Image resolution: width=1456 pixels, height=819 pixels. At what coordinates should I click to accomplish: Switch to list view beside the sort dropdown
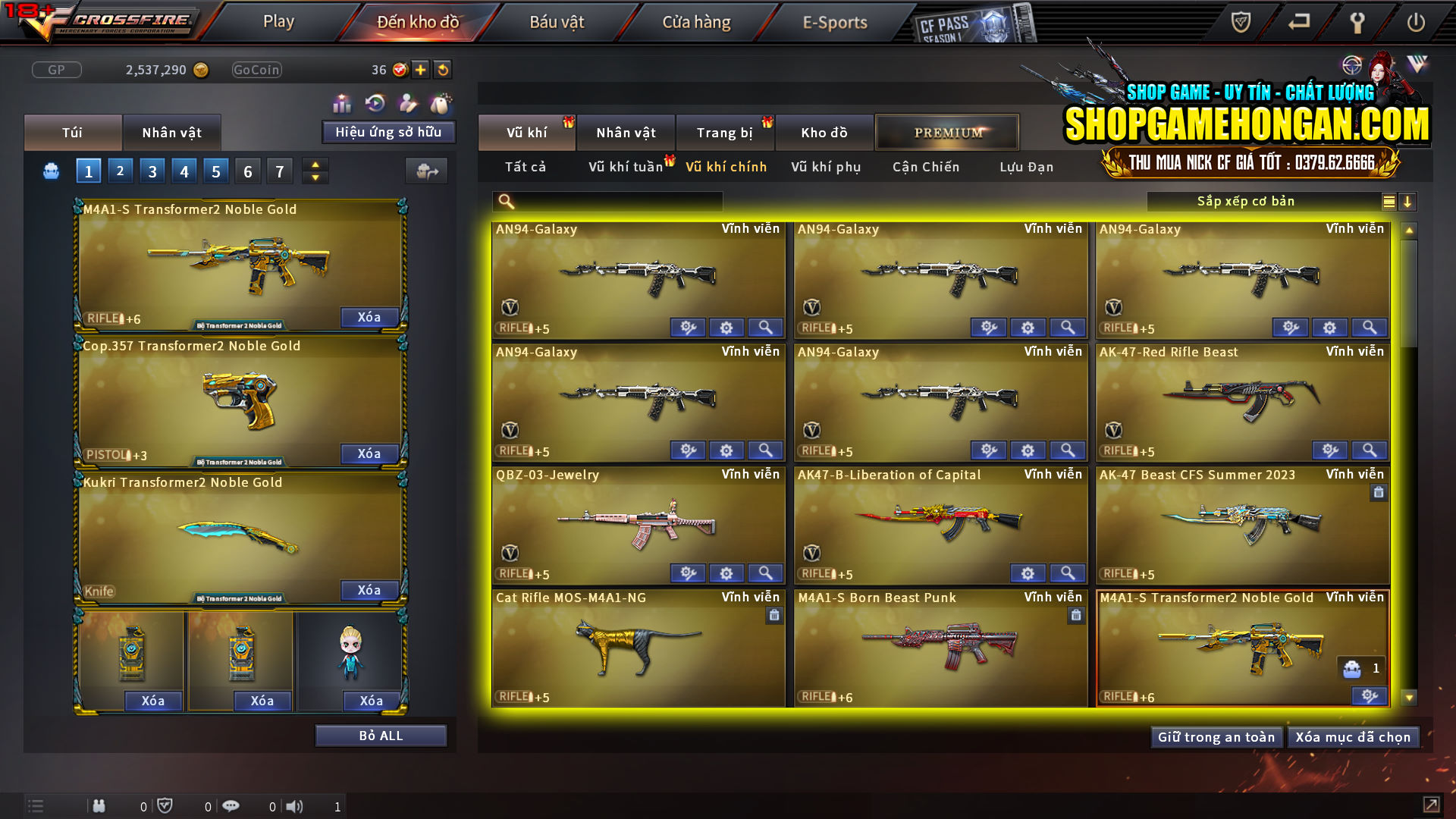pyautogui.click(x=1389, y=201)
